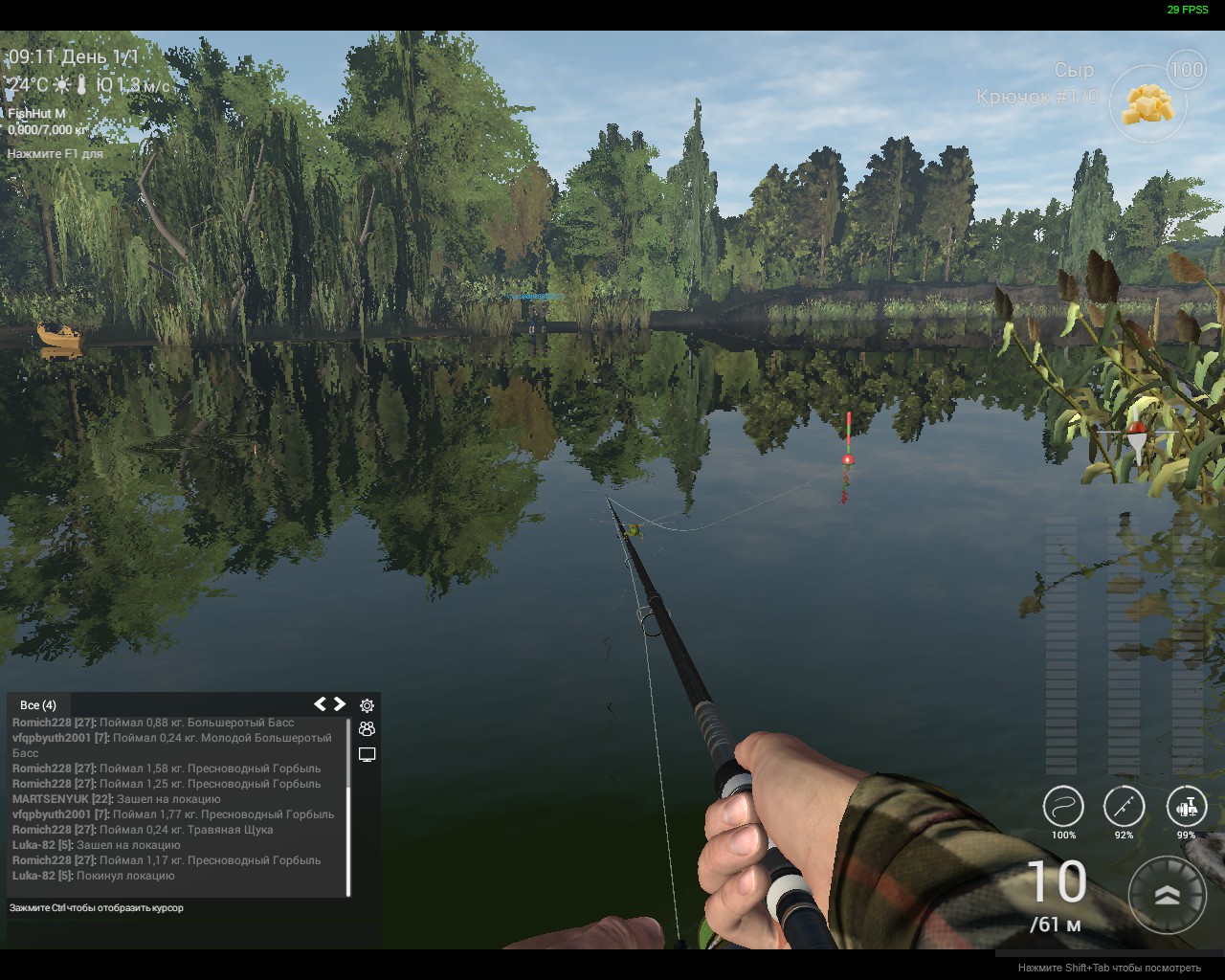Click the players list icon beside chat
This screenshot has height=980, width=1225.
(x=366, y=729)
